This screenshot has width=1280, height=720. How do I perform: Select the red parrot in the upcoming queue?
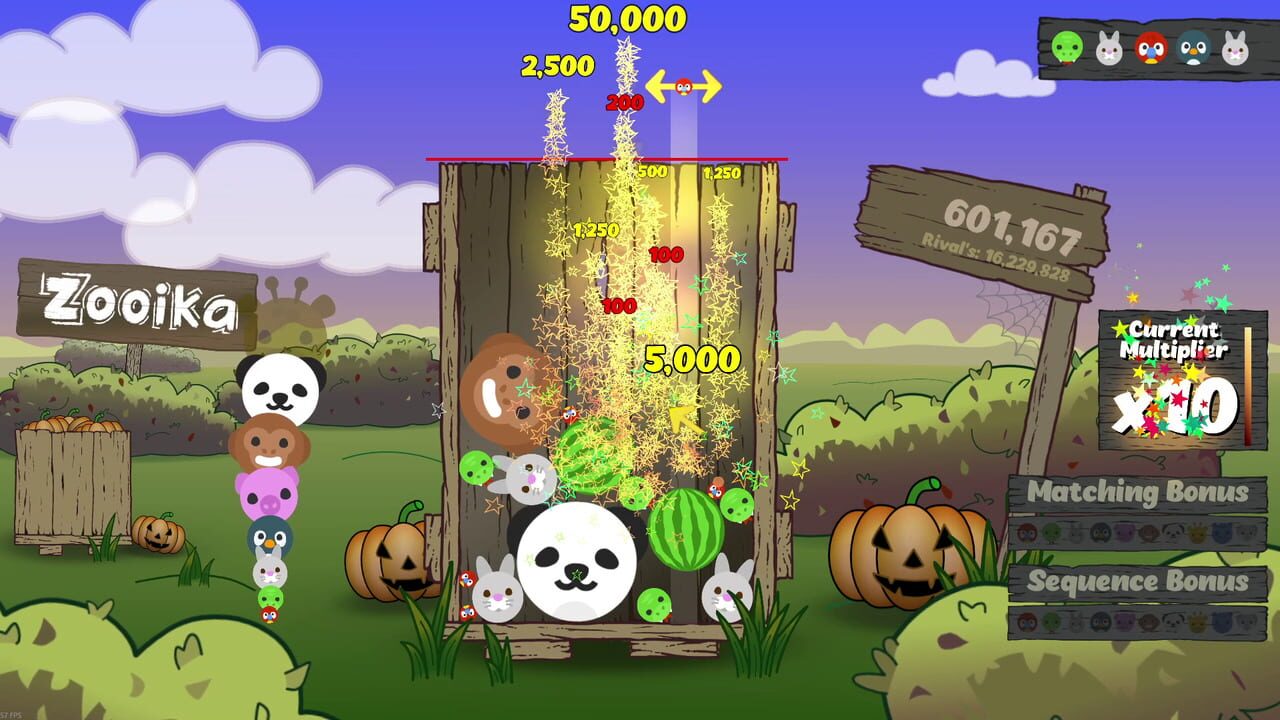(1151, 47)
